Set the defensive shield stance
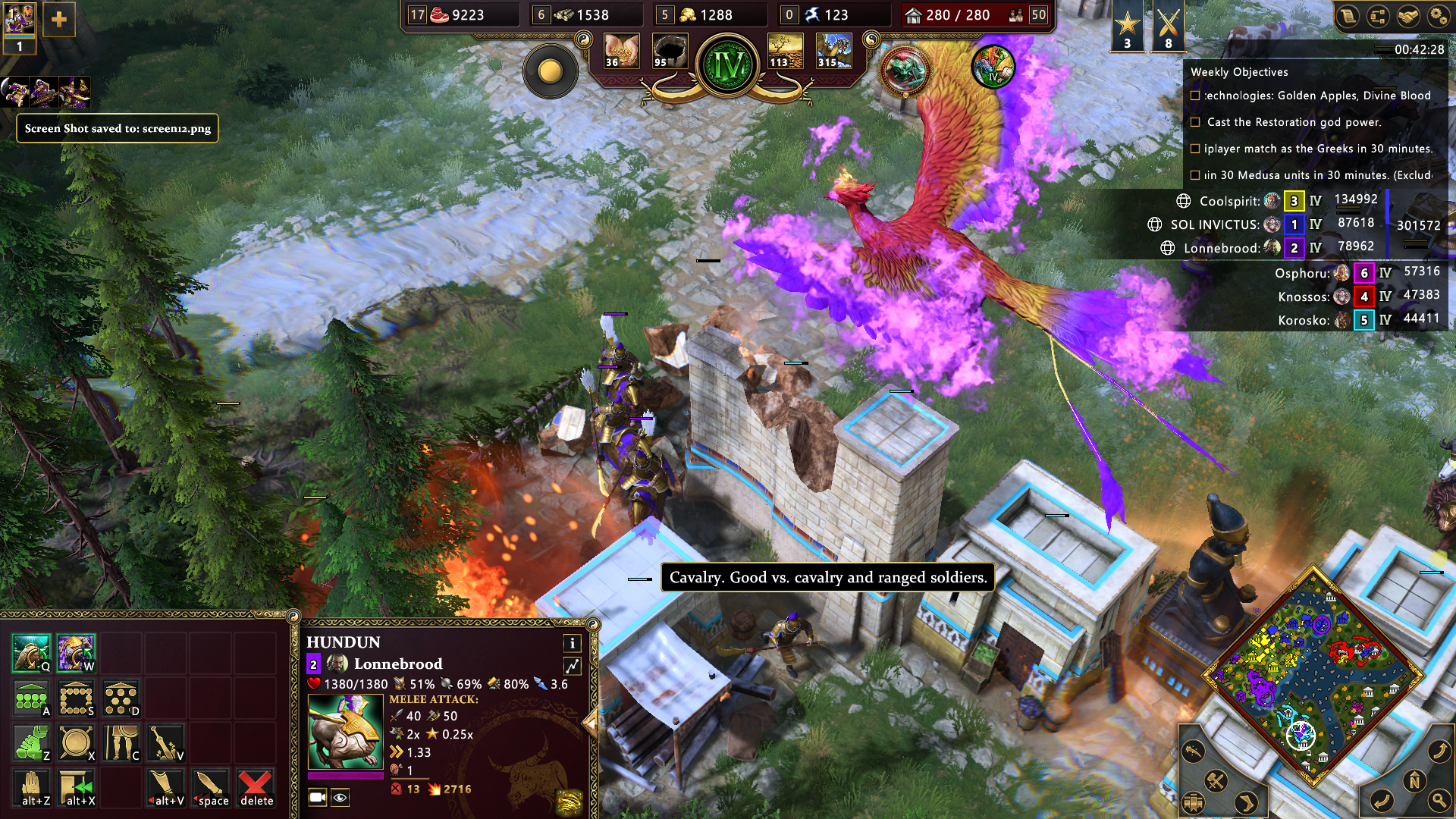1456x819 pixels. coord(76,742)
